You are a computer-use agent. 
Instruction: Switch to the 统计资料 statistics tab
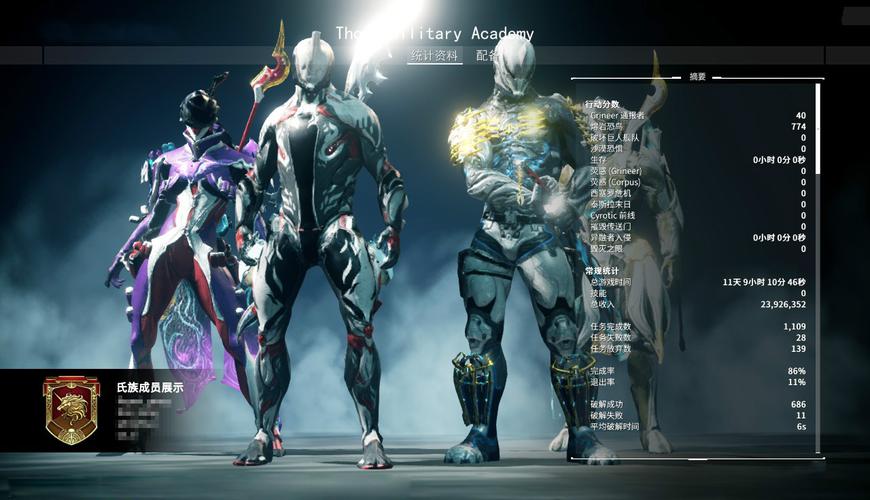[434, 56]
